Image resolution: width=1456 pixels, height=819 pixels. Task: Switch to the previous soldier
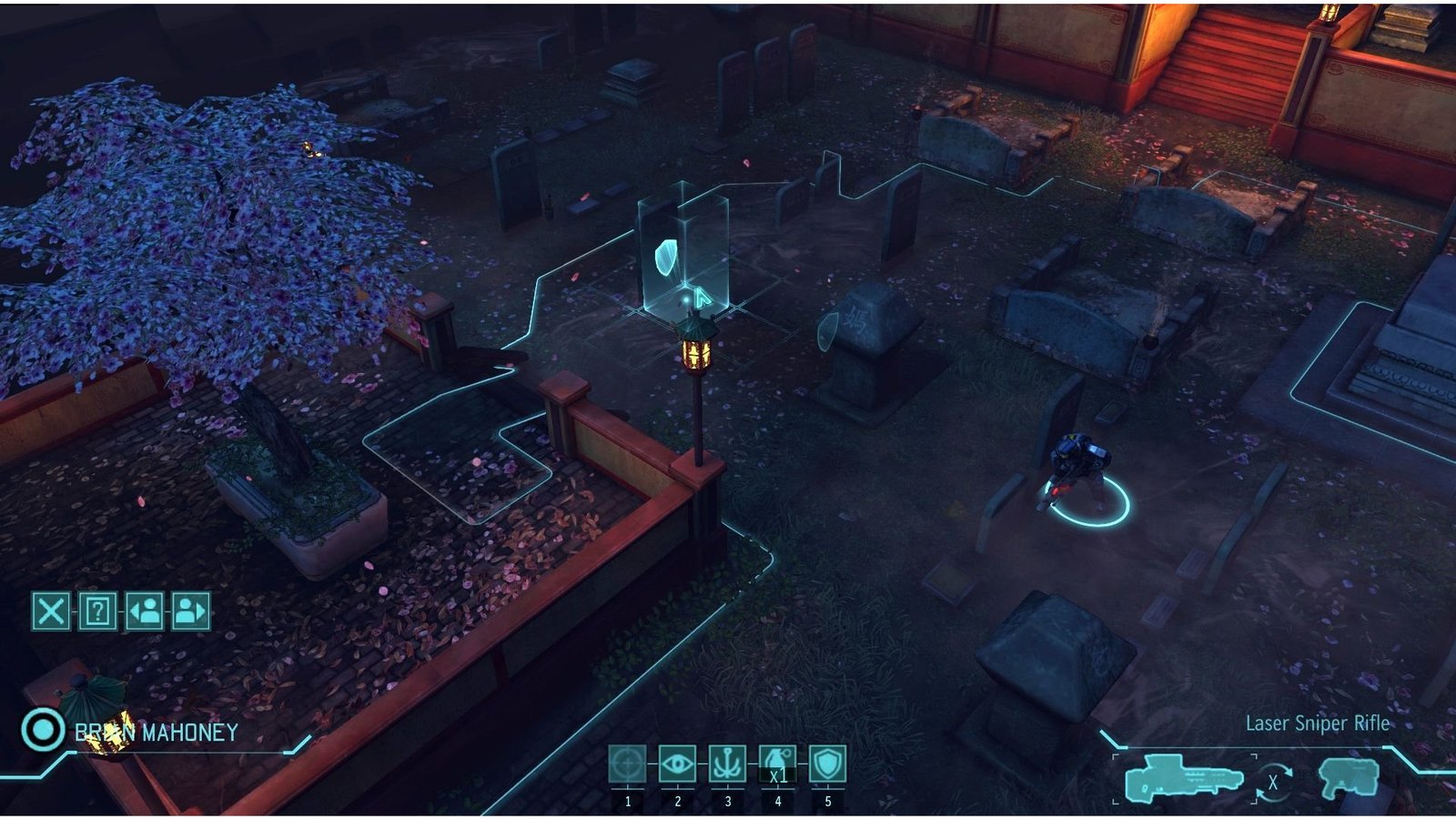[x=145, y=611]
